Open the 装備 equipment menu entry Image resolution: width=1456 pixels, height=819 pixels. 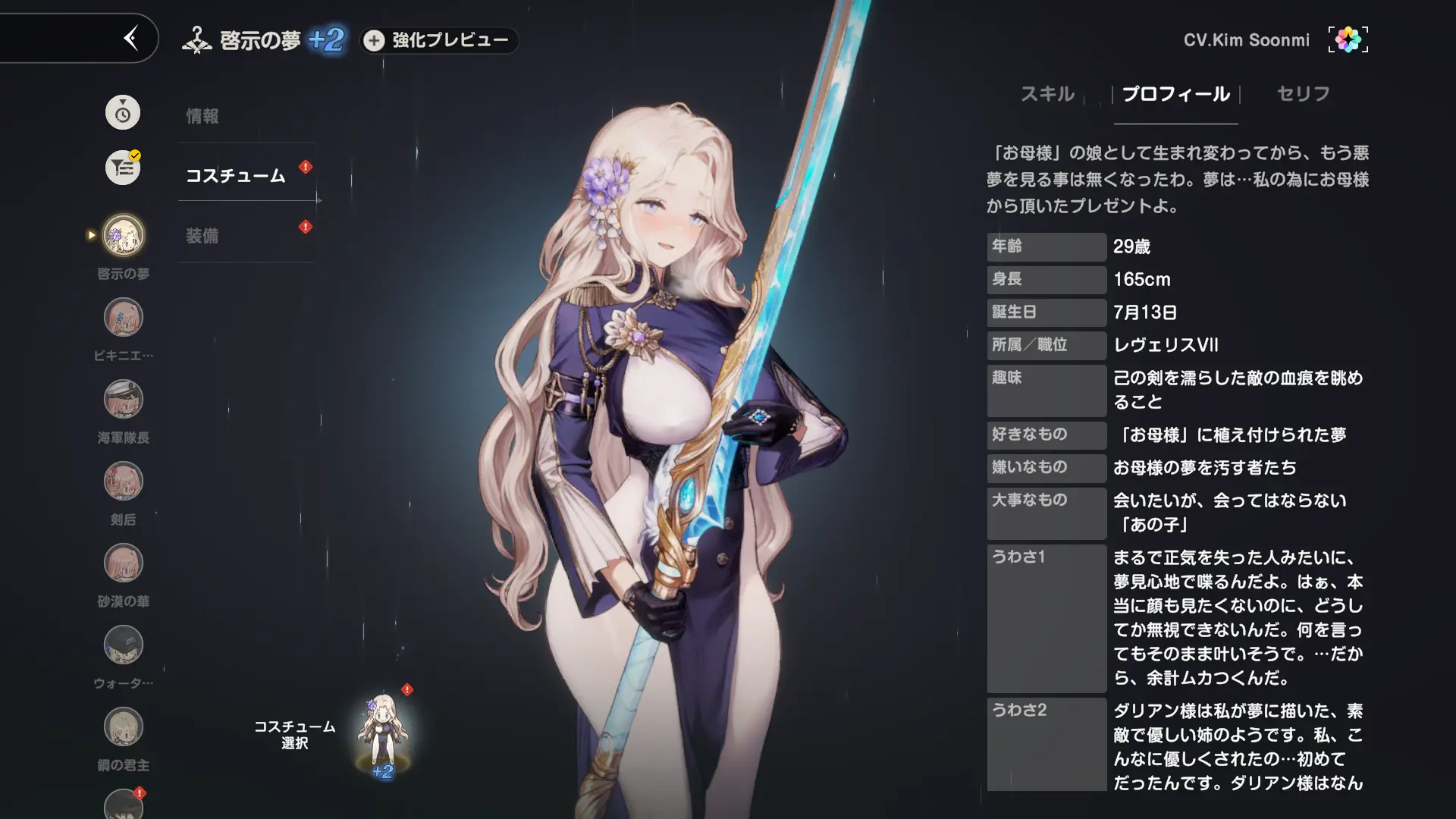pos(202,236)
